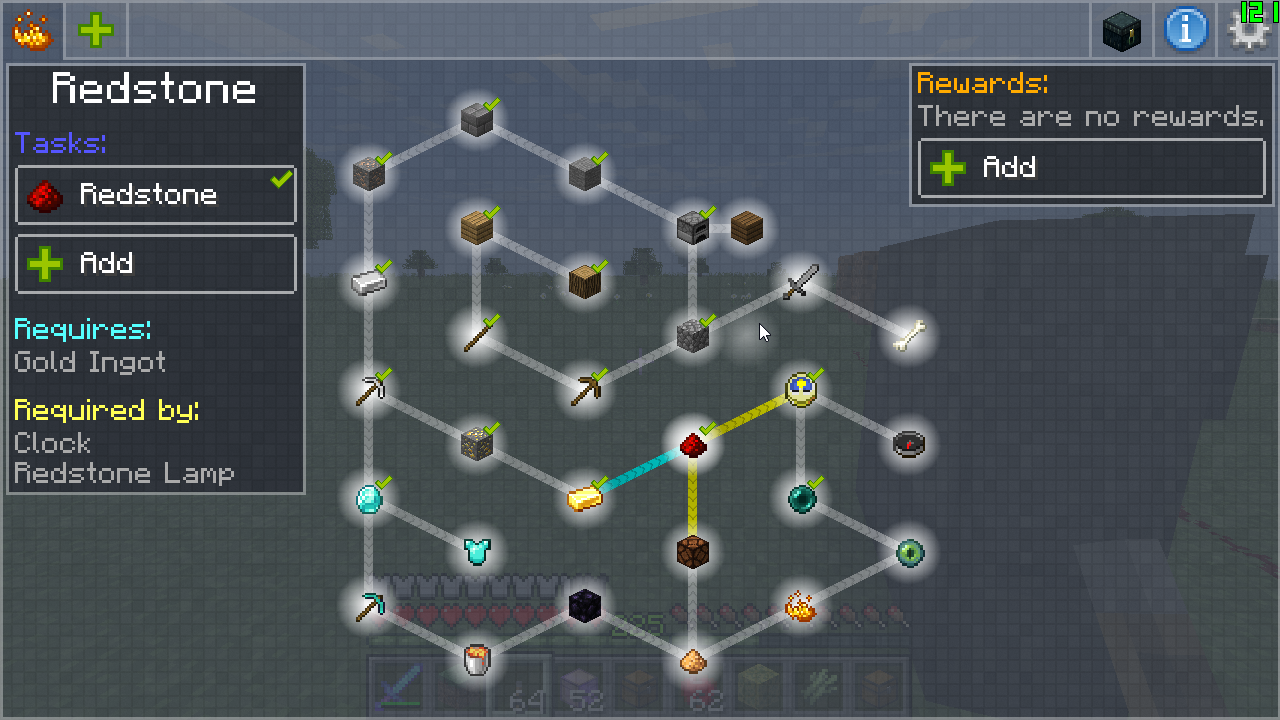Image resolution: width=1280 pixels, height=720 pixels.
Task: Add a reward in the Rewards panel
Action: (x=1091, y=168)
